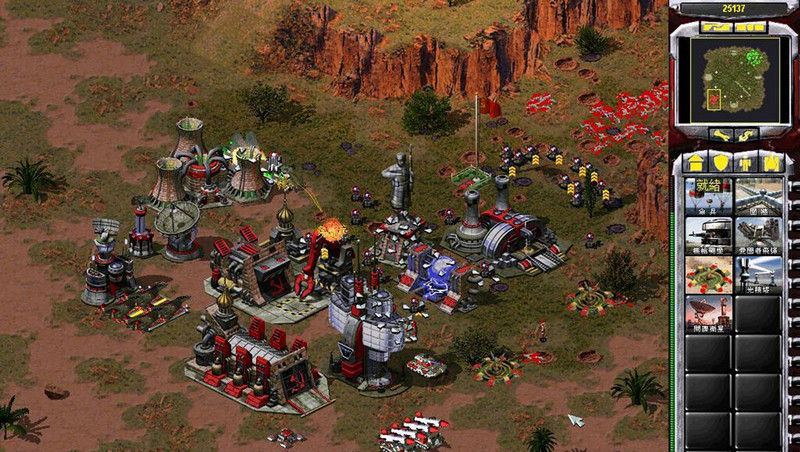Viewport: 800px width, 452px height.
Task: Activate the sell dollar-sign button
Action: (x=744, y=134)
